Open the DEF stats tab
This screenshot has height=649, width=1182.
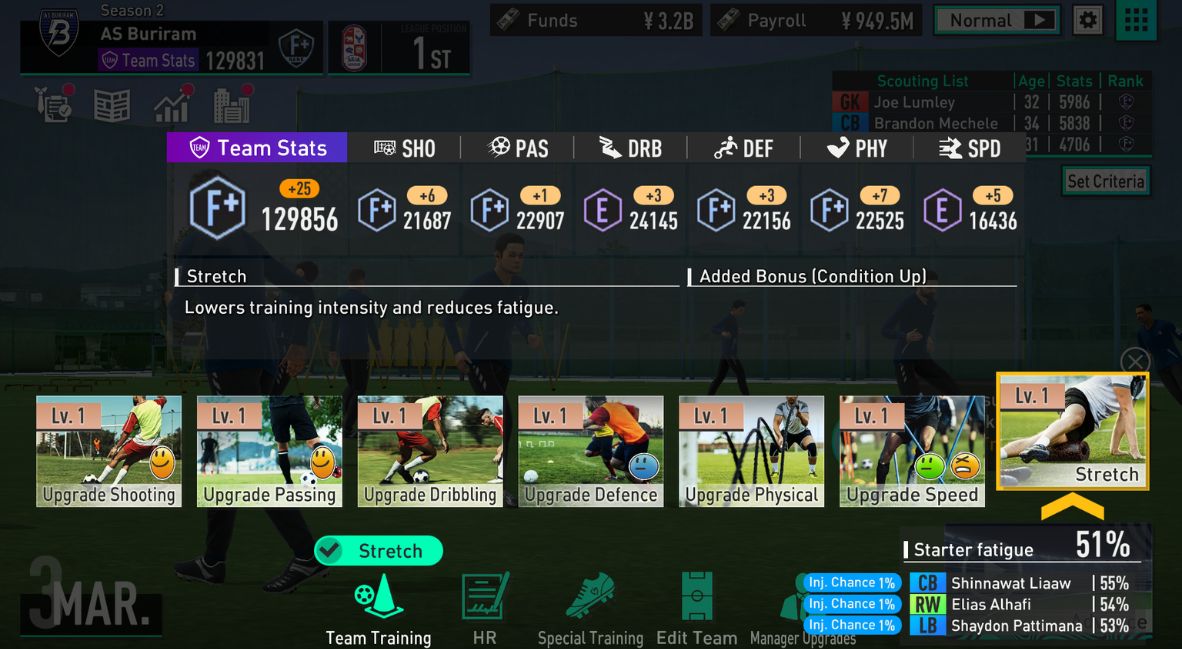pos(744,148)
